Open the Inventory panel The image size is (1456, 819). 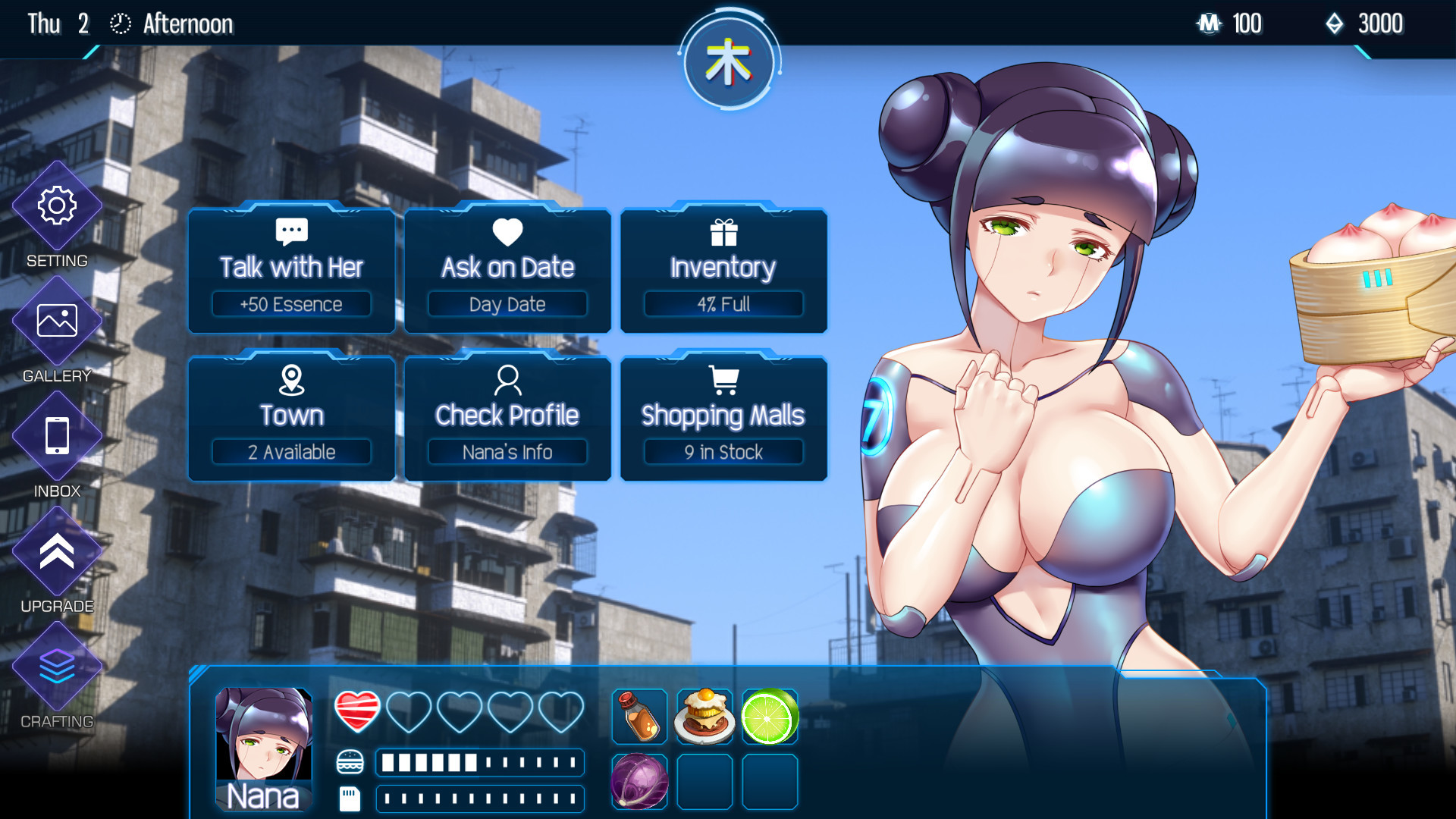[723, 270]
